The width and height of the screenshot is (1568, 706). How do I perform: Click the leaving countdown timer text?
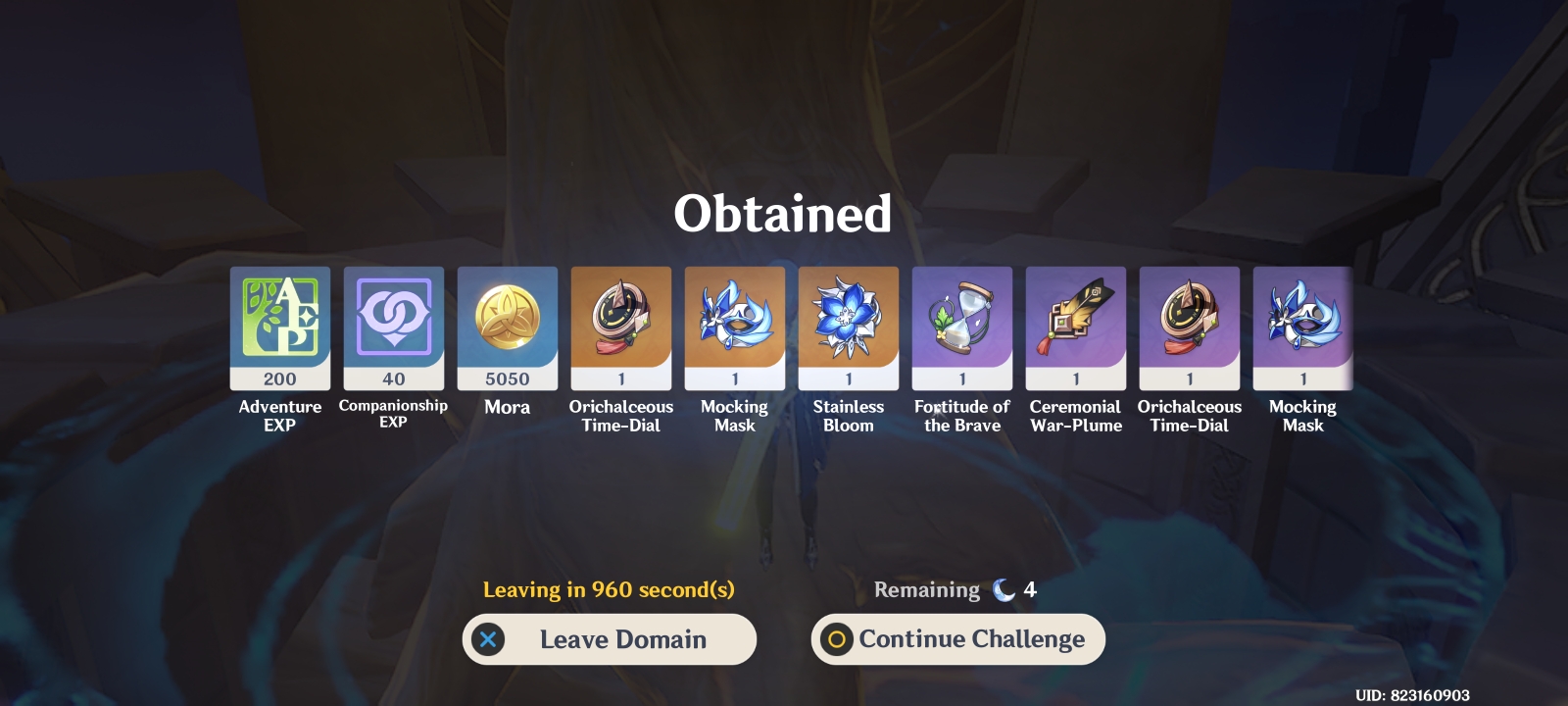point(609,589)
